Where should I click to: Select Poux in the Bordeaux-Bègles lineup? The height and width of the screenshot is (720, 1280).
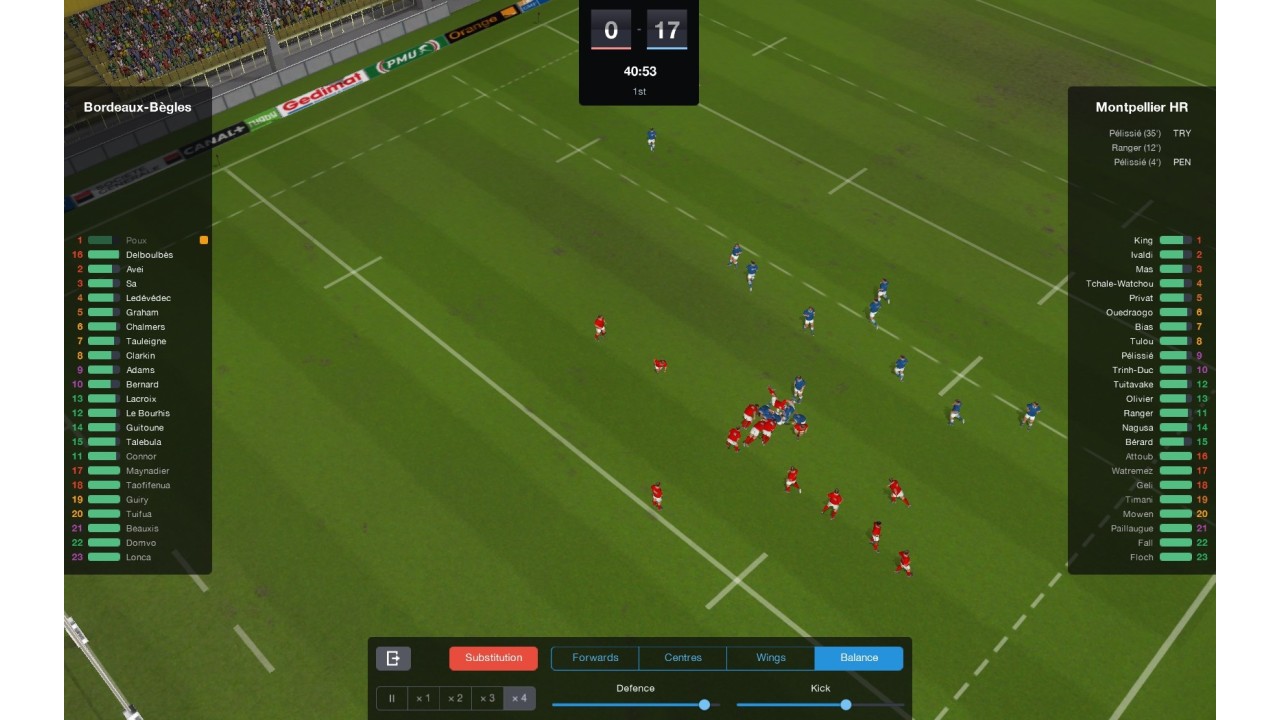[136, 241]
